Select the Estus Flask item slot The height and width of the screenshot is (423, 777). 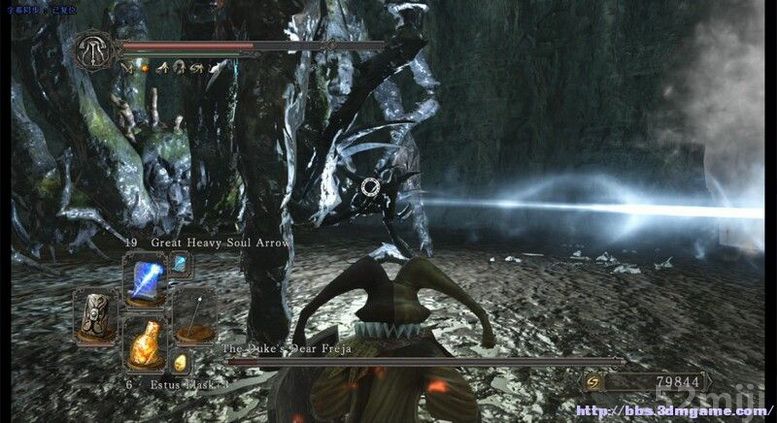[145, 343]
